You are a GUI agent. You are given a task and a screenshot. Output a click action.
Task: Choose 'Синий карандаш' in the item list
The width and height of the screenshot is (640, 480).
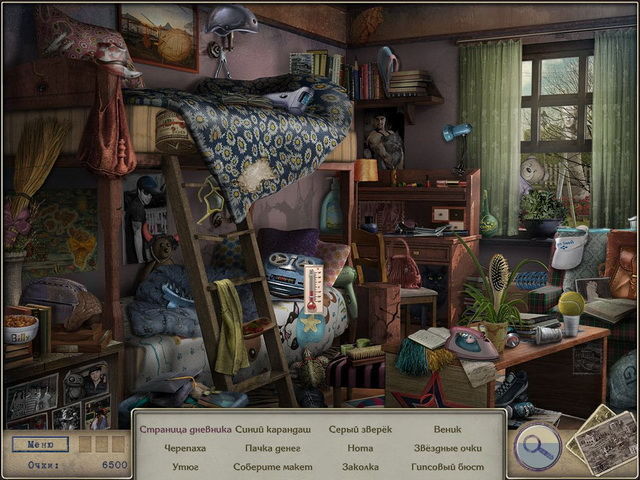(273, 429)
